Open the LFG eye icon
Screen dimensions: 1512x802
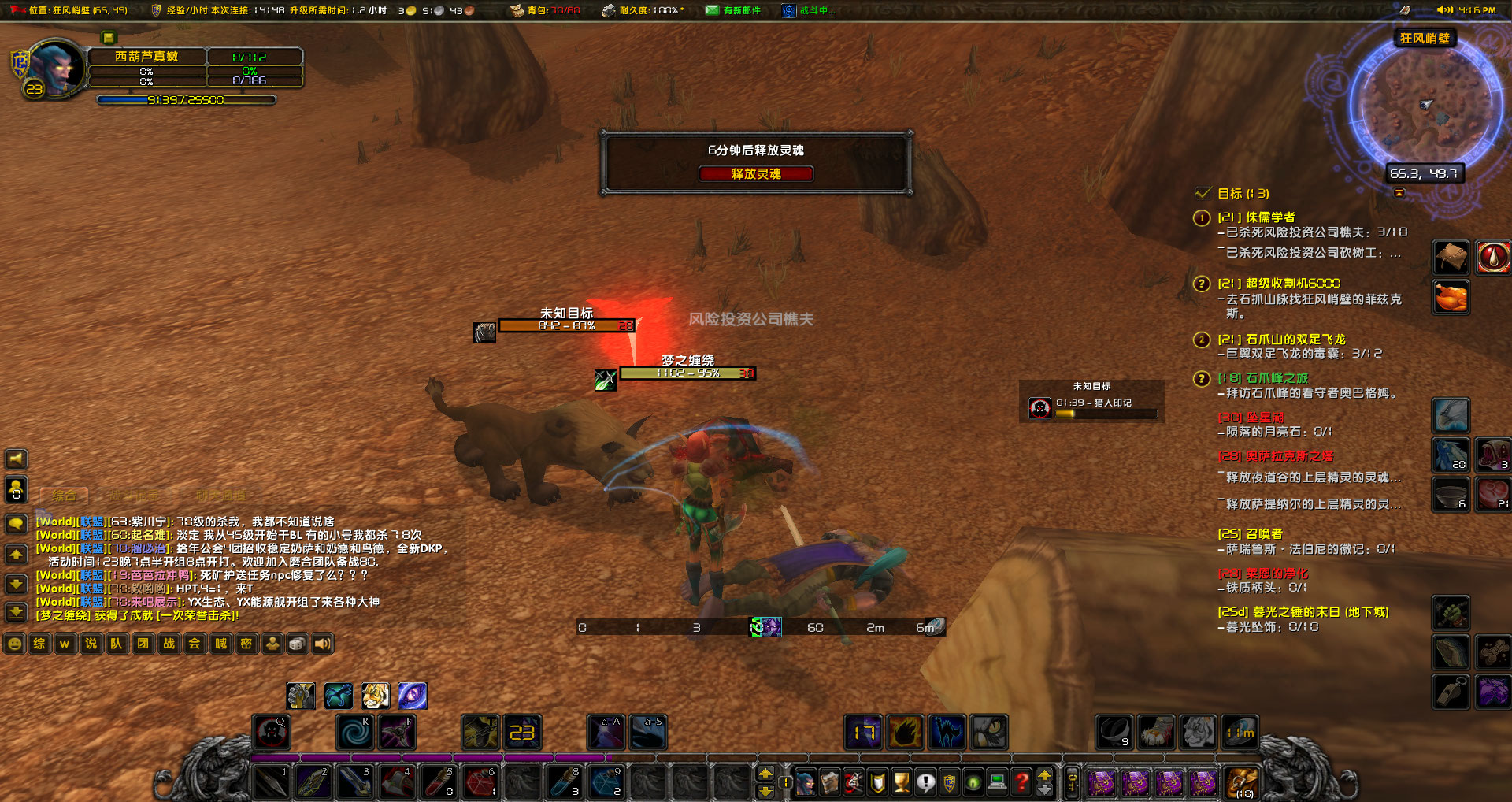coord(974,784)
